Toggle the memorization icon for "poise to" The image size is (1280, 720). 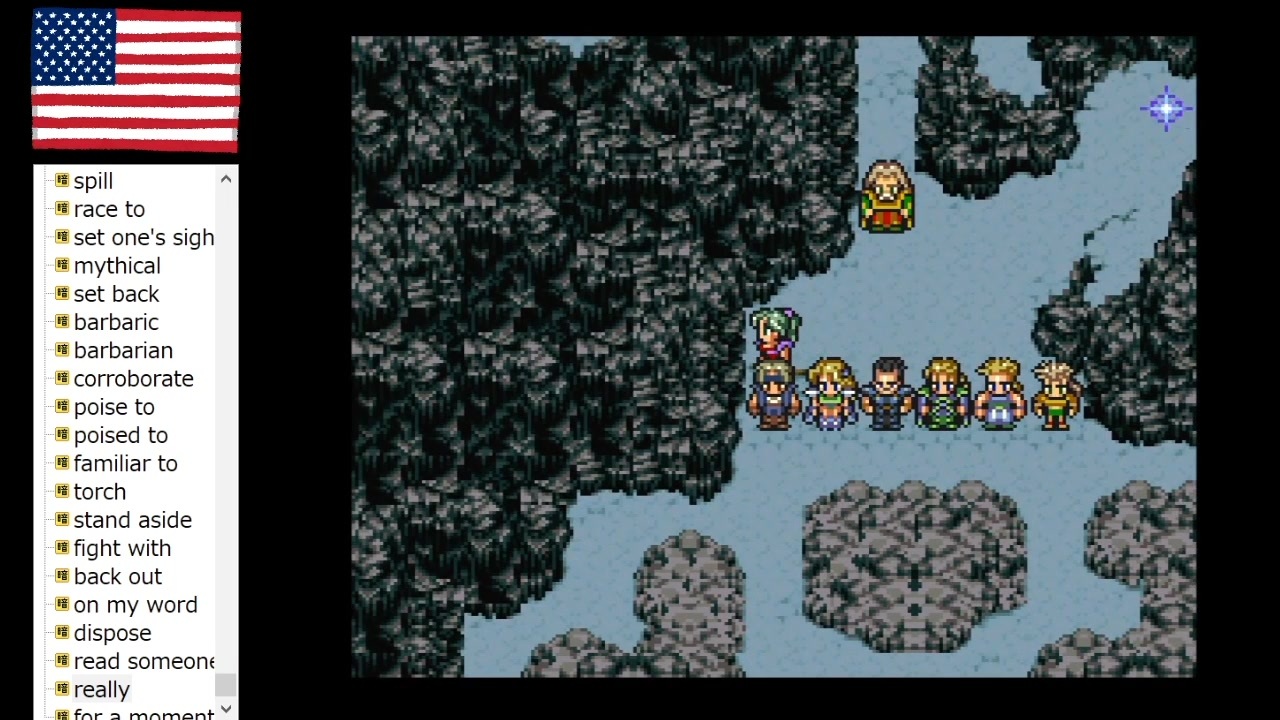coord(60,407)
